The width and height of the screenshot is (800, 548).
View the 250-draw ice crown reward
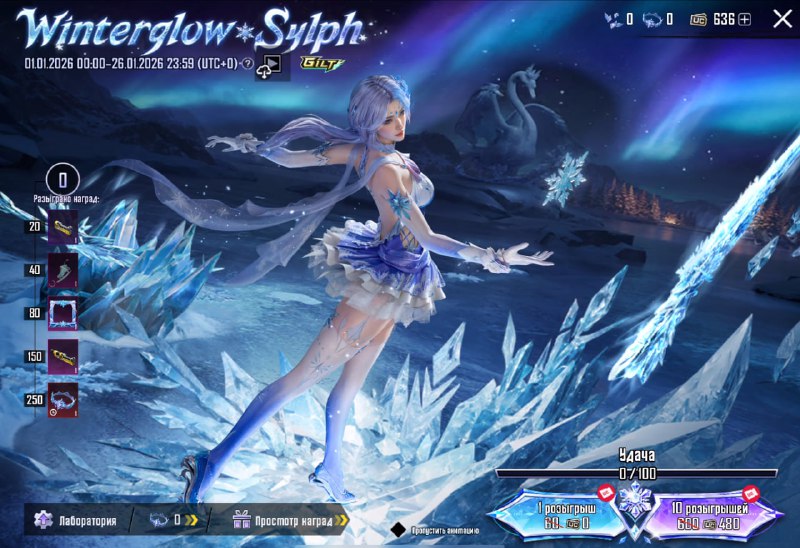click(x=63, y=399)
